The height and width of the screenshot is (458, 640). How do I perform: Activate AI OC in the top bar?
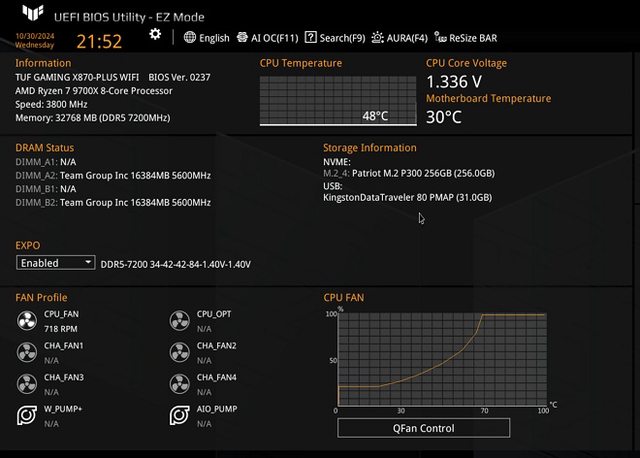[268, 38]
